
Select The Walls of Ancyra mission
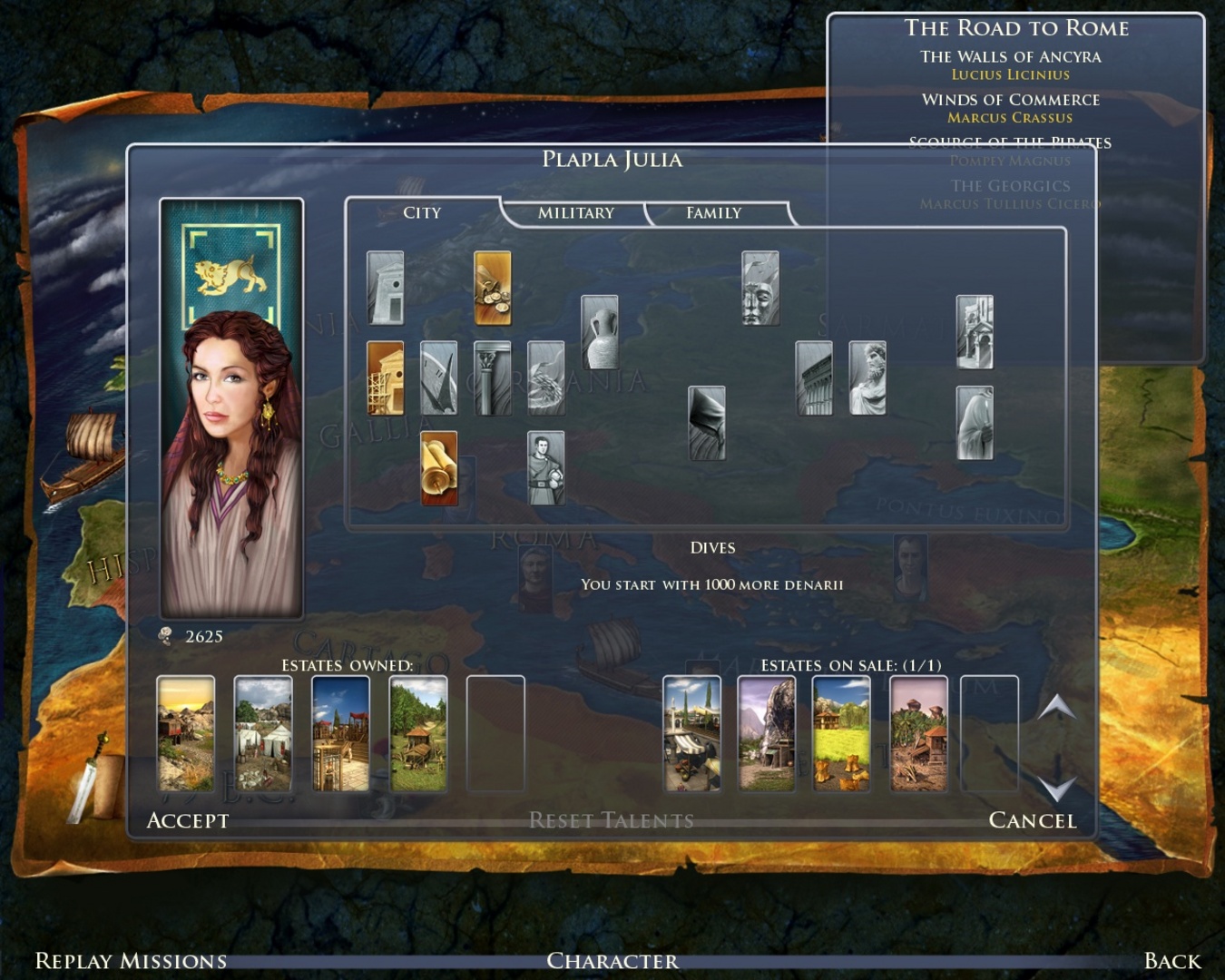click(1010, 56)
